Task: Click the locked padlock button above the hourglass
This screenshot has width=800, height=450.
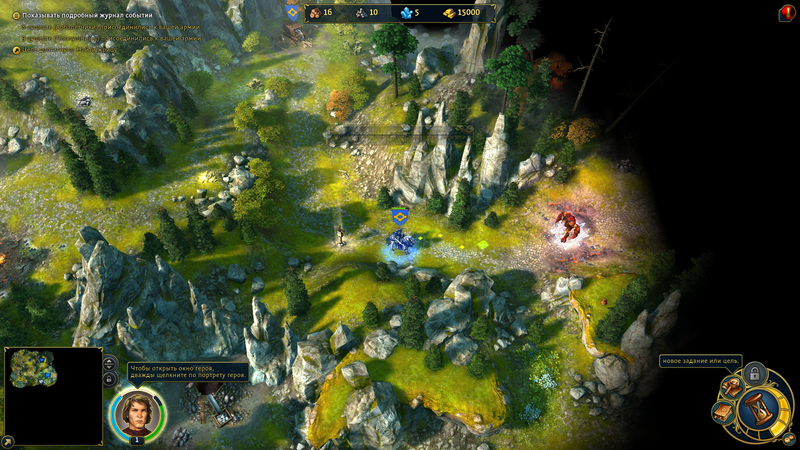Action: tap(756, 374)
